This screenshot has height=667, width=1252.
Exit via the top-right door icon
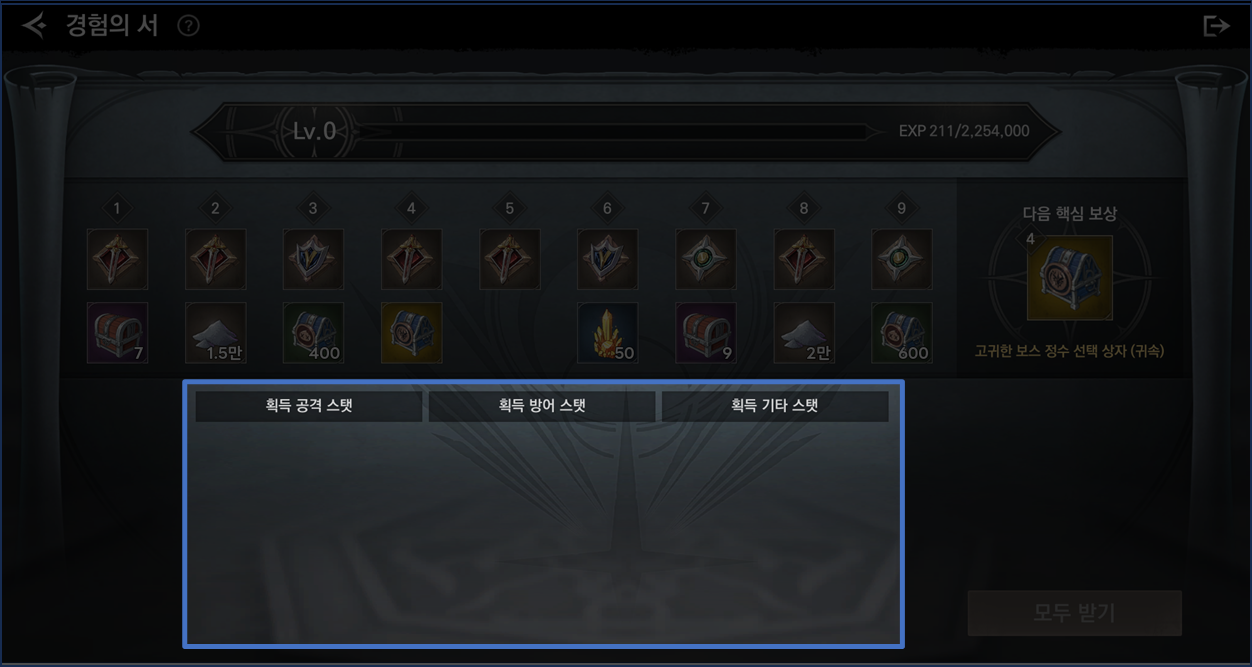pos(1215,26)
